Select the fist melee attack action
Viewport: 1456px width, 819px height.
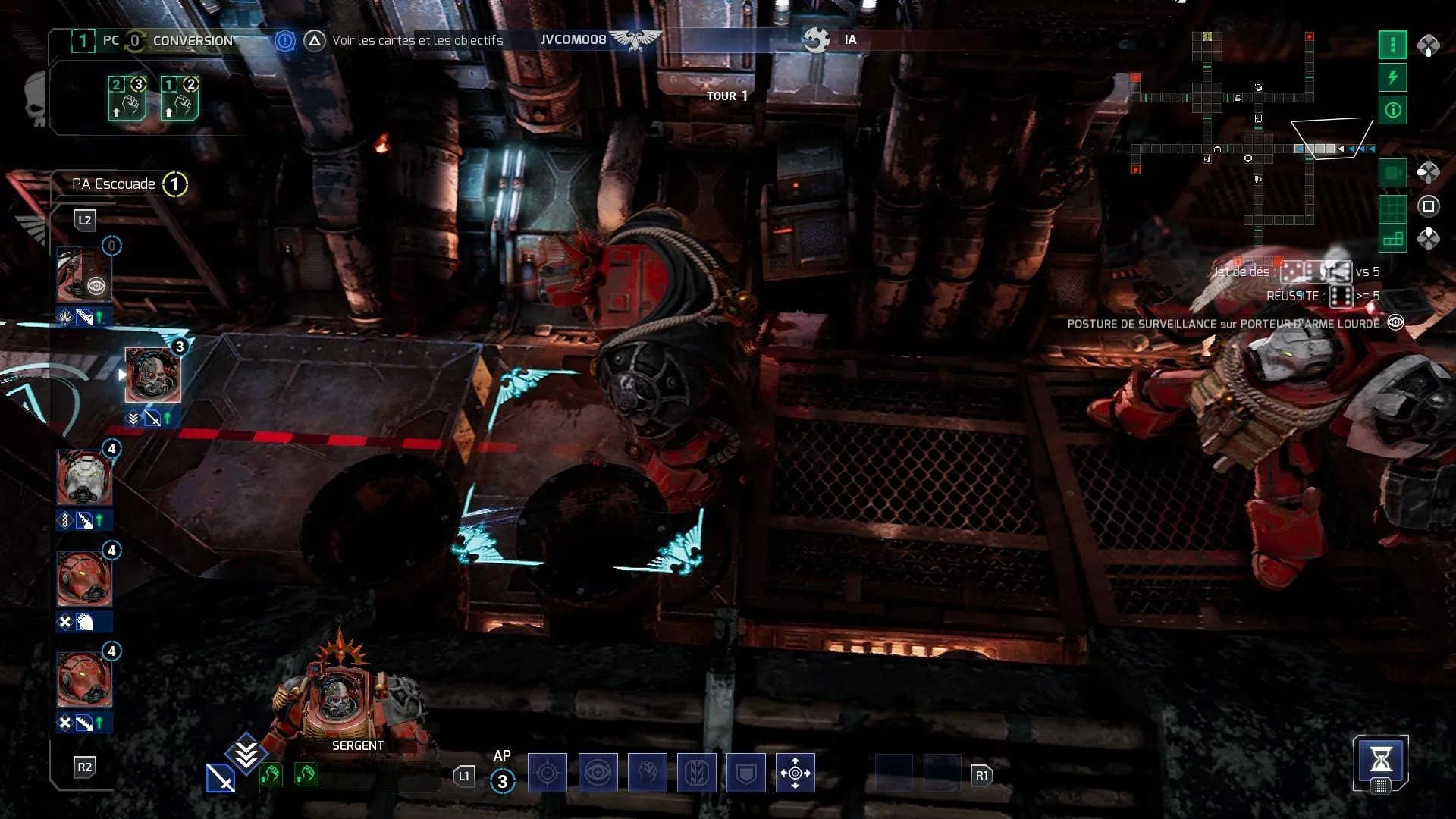(647, 773)
